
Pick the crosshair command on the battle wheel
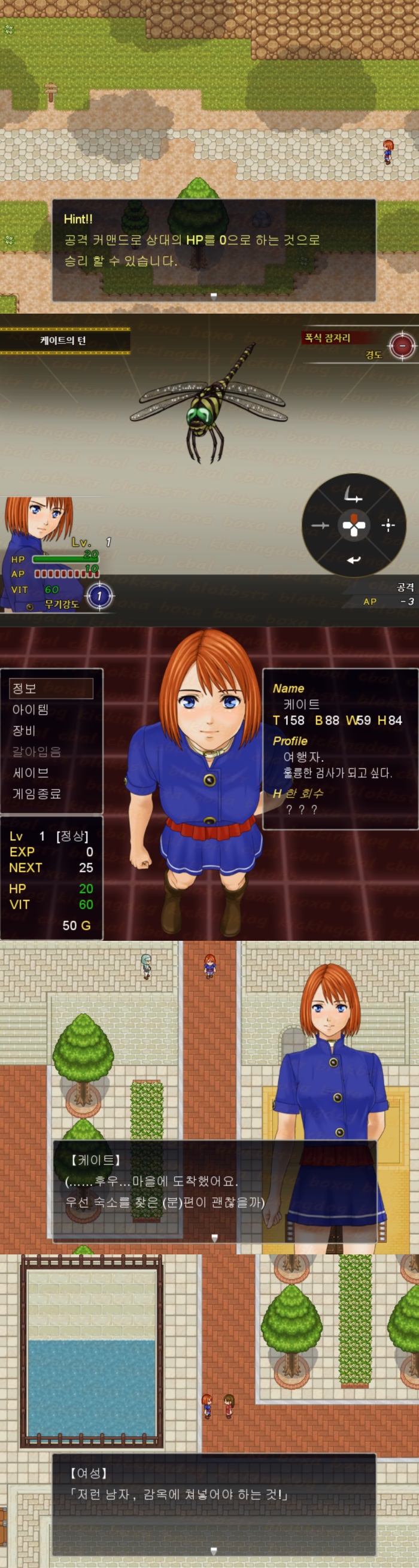pyautogui.click(x=388, y=525)
